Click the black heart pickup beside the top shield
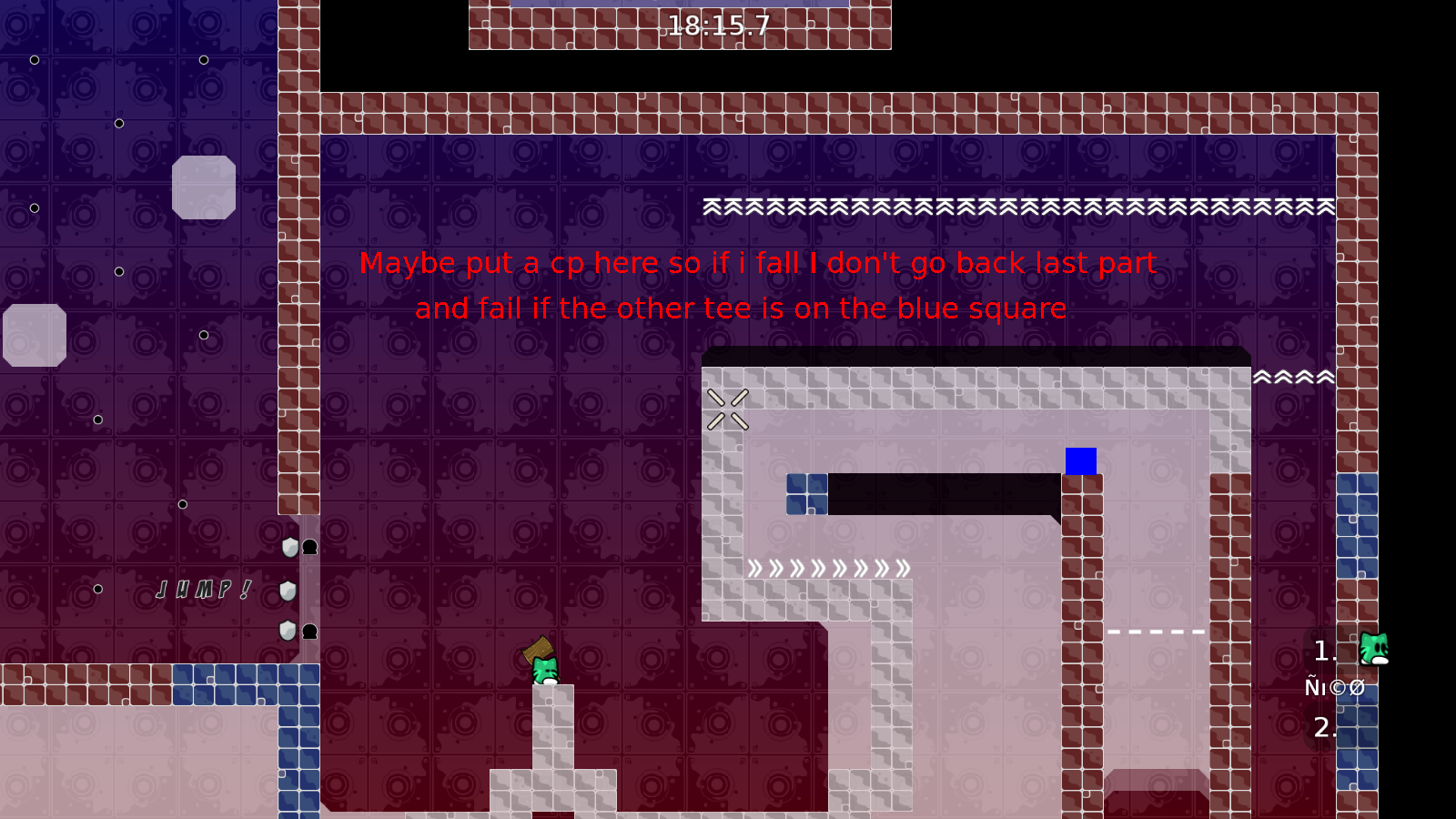1456x819 pixels. pos(309,547)
